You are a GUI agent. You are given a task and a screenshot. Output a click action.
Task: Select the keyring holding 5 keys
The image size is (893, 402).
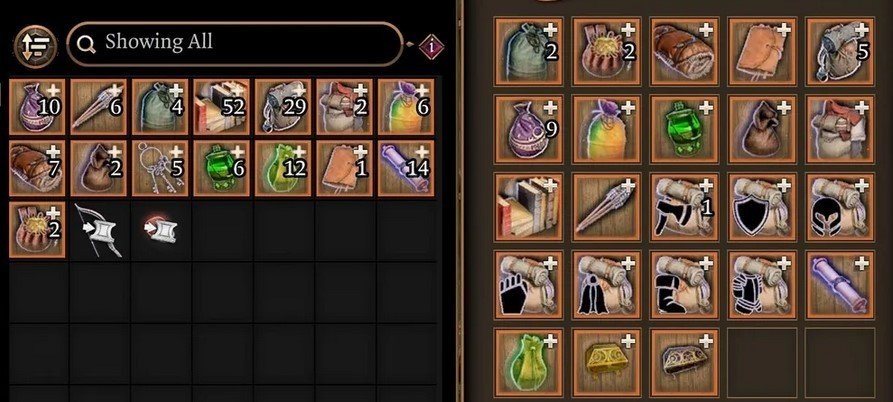160,167
